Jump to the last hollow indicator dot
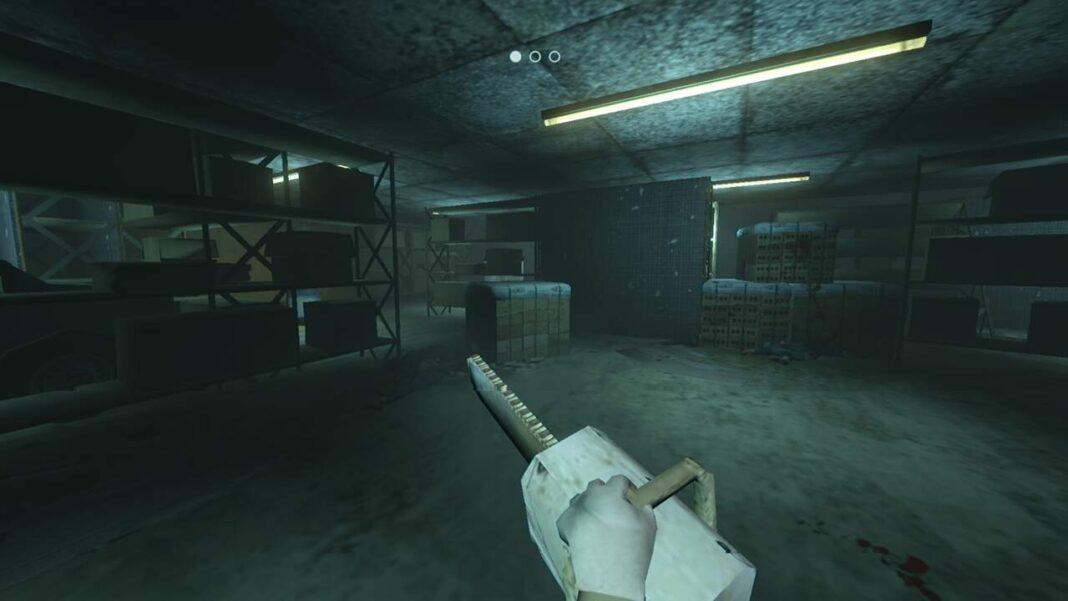 (554, 57)
